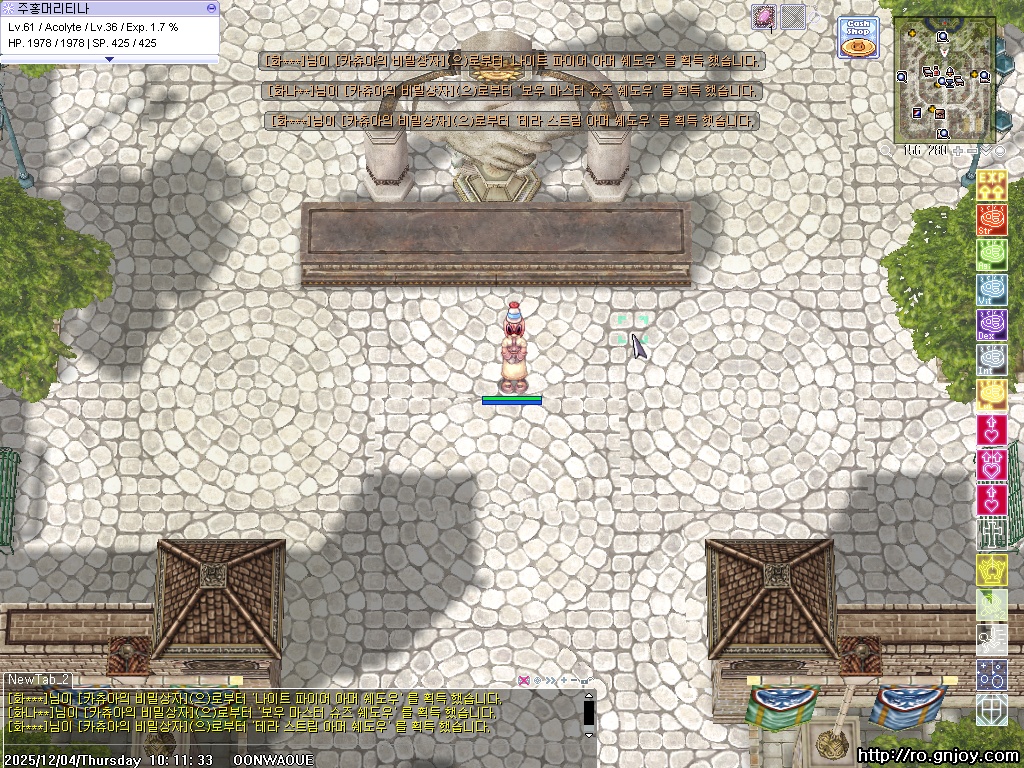The width and height of the screenshot is (1024, 768).
Task: Click the shield status icon
Action: tap(991, 709)
